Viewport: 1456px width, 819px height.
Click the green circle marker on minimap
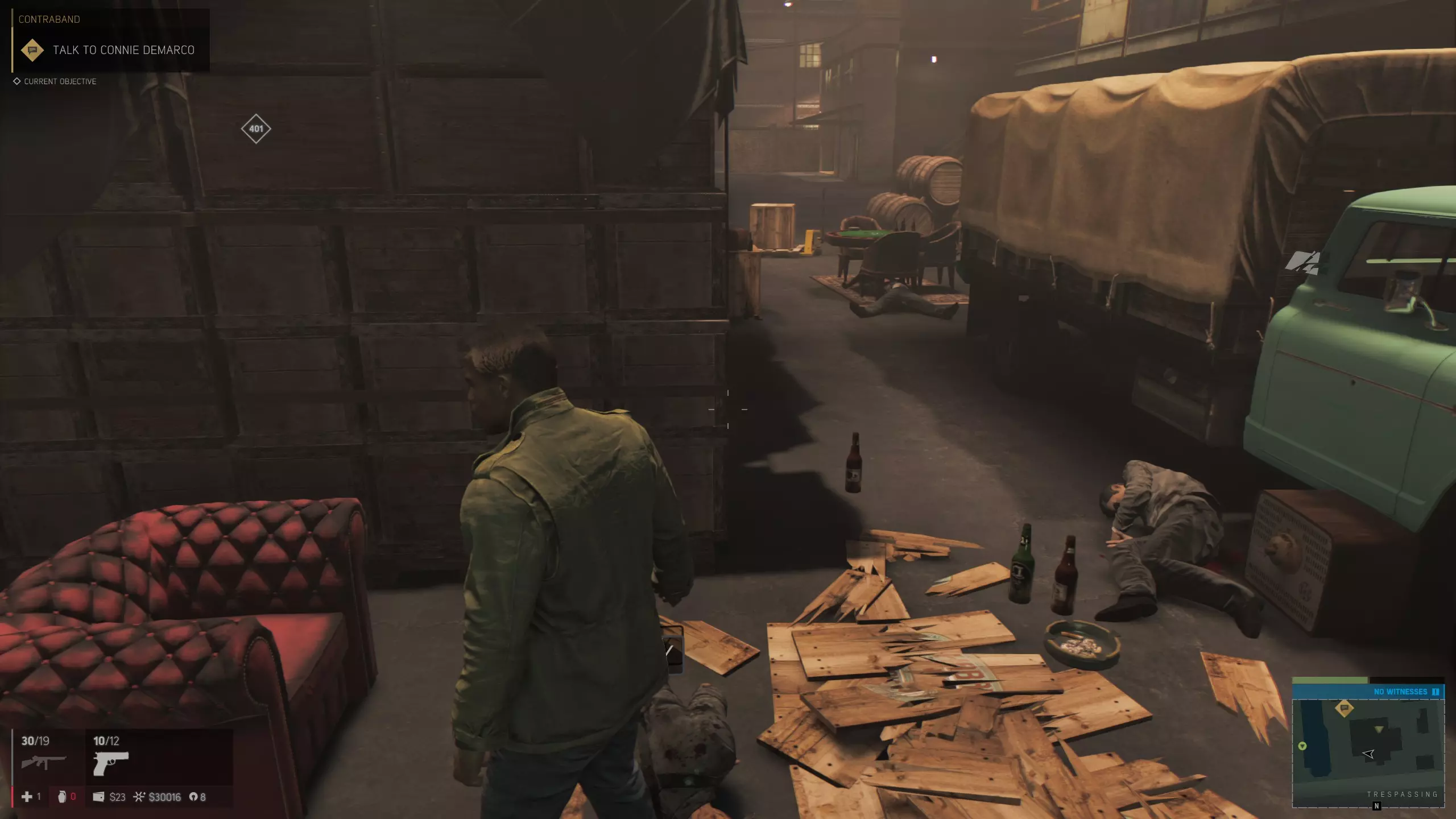tap(1302, 746)
